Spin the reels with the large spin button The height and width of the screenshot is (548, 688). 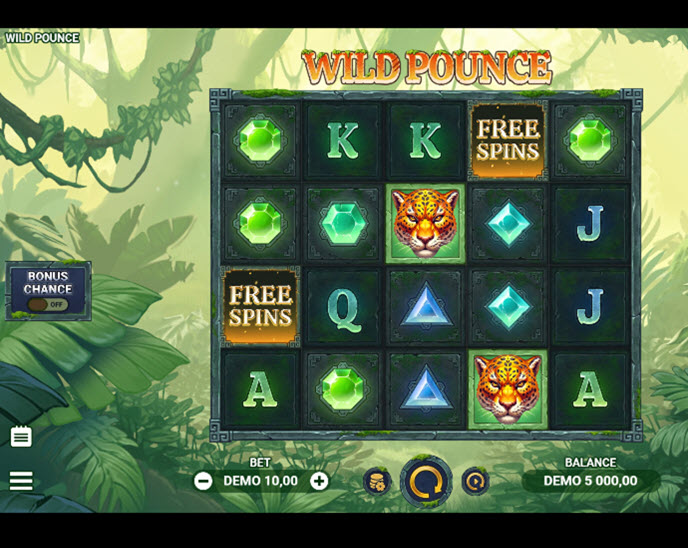pyautogui.click(x=426, y=482)
